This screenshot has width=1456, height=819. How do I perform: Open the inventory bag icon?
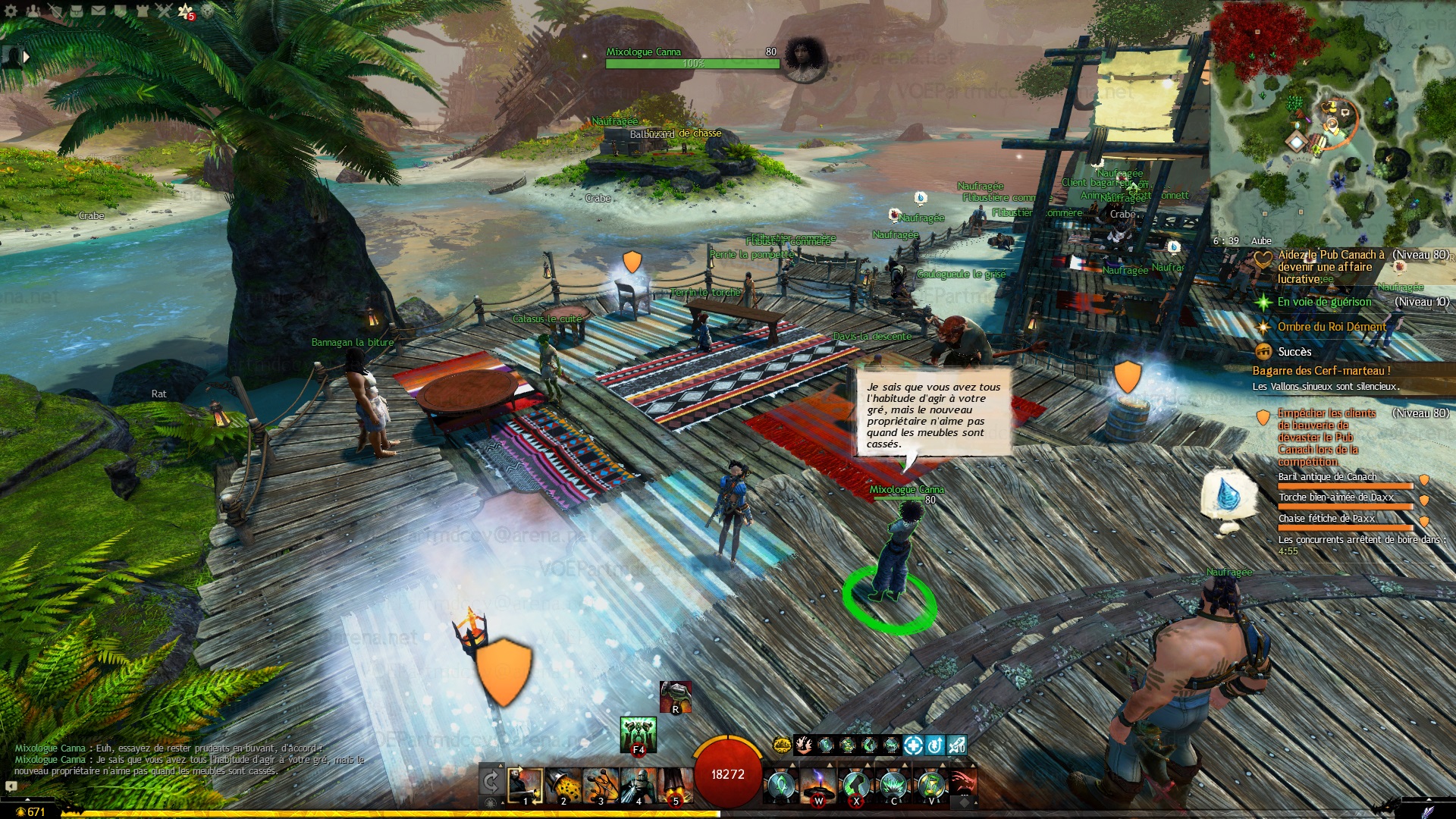[77, 11]
